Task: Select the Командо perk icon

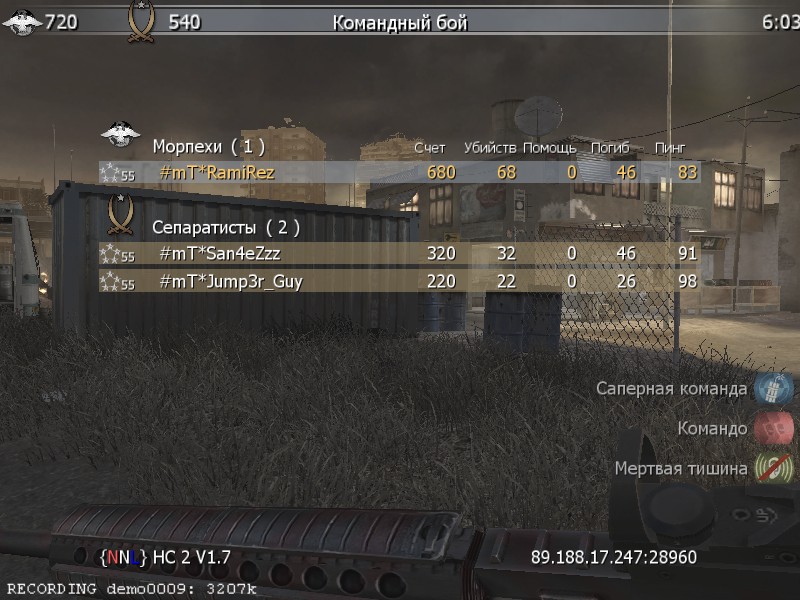Action: click(773, 428)
